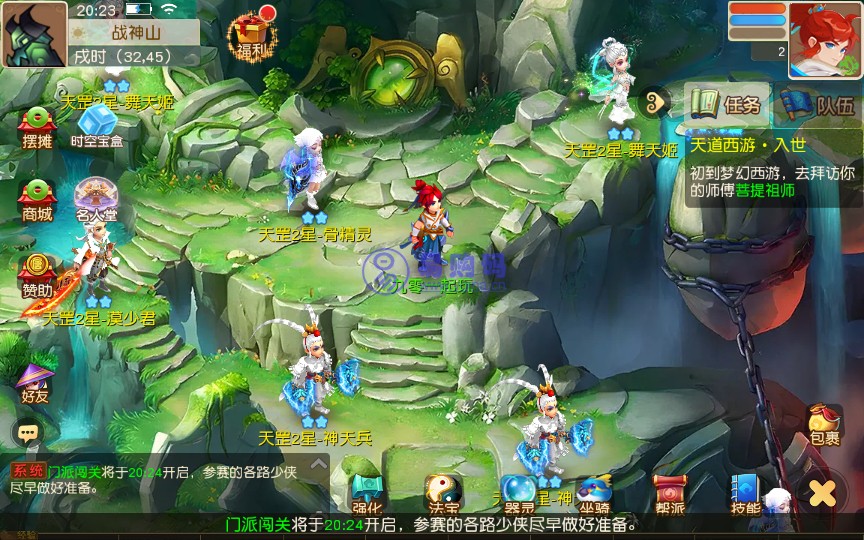This screenshot has height=540, width=864.
Task: Open the 强化 enhancement menu
Action: (367, 492)
